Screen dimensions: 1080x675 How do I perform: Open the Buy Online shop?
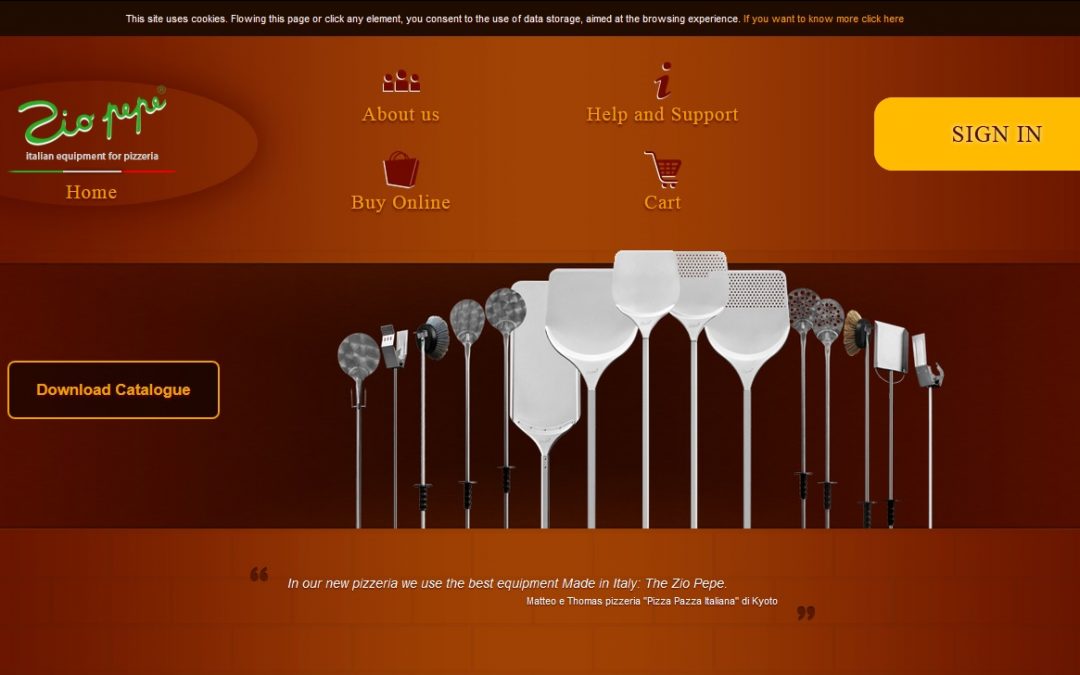click(400, 203)
